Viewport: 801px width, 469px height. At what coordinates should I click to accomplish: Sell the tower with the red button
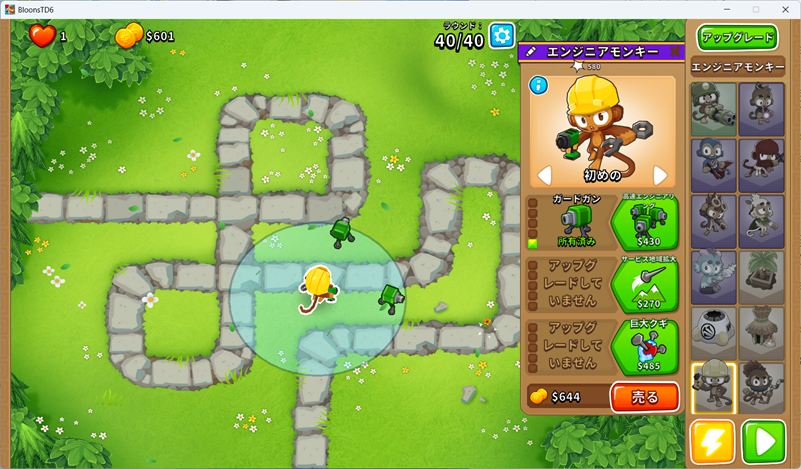pyautogui.click(x=644, y=397)
